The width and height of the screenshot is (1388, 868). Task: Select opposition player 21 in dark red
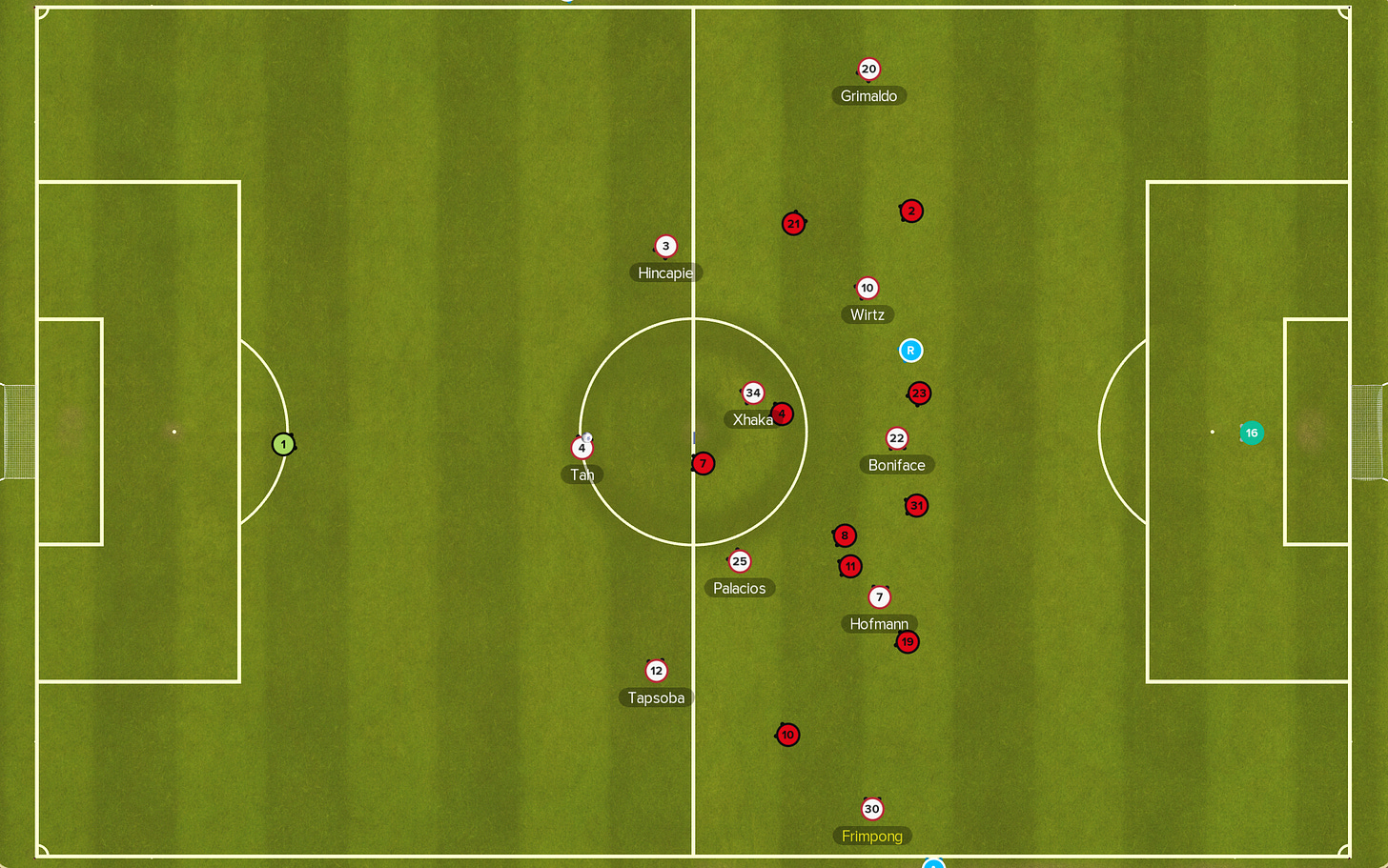pyautogui.click(x=793, y=223)
